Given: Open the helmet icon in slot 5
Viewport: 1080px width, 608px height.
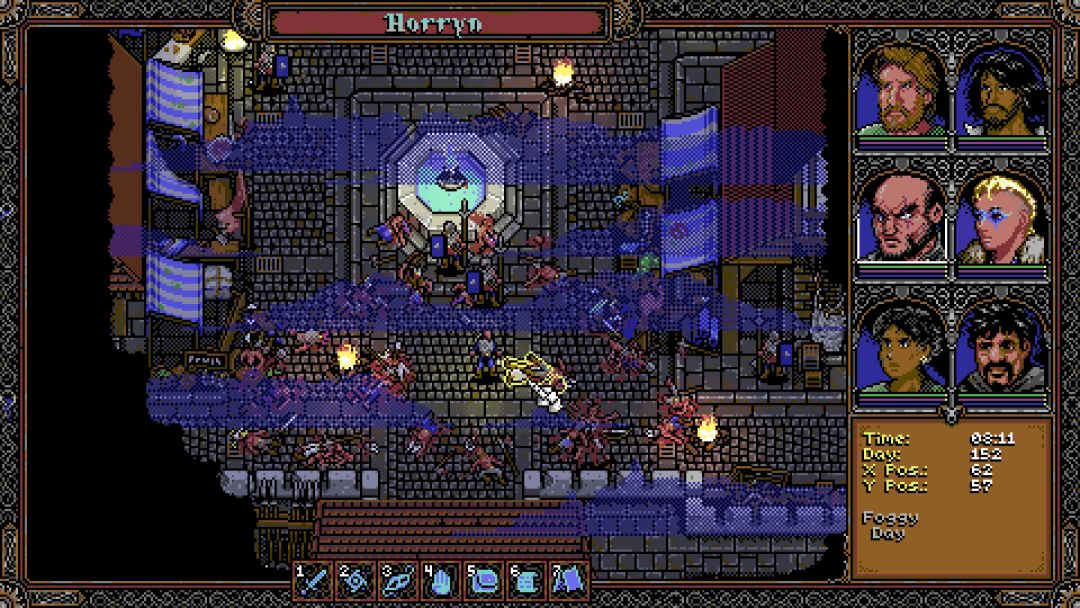Looking at the screenshot, I should [484, 580].
